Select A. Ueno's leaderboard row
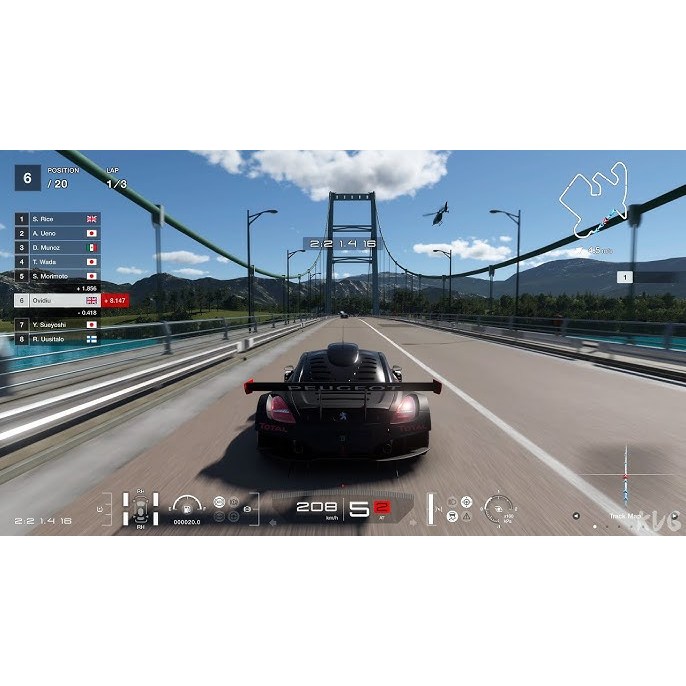686x686 pixels. 57,233
